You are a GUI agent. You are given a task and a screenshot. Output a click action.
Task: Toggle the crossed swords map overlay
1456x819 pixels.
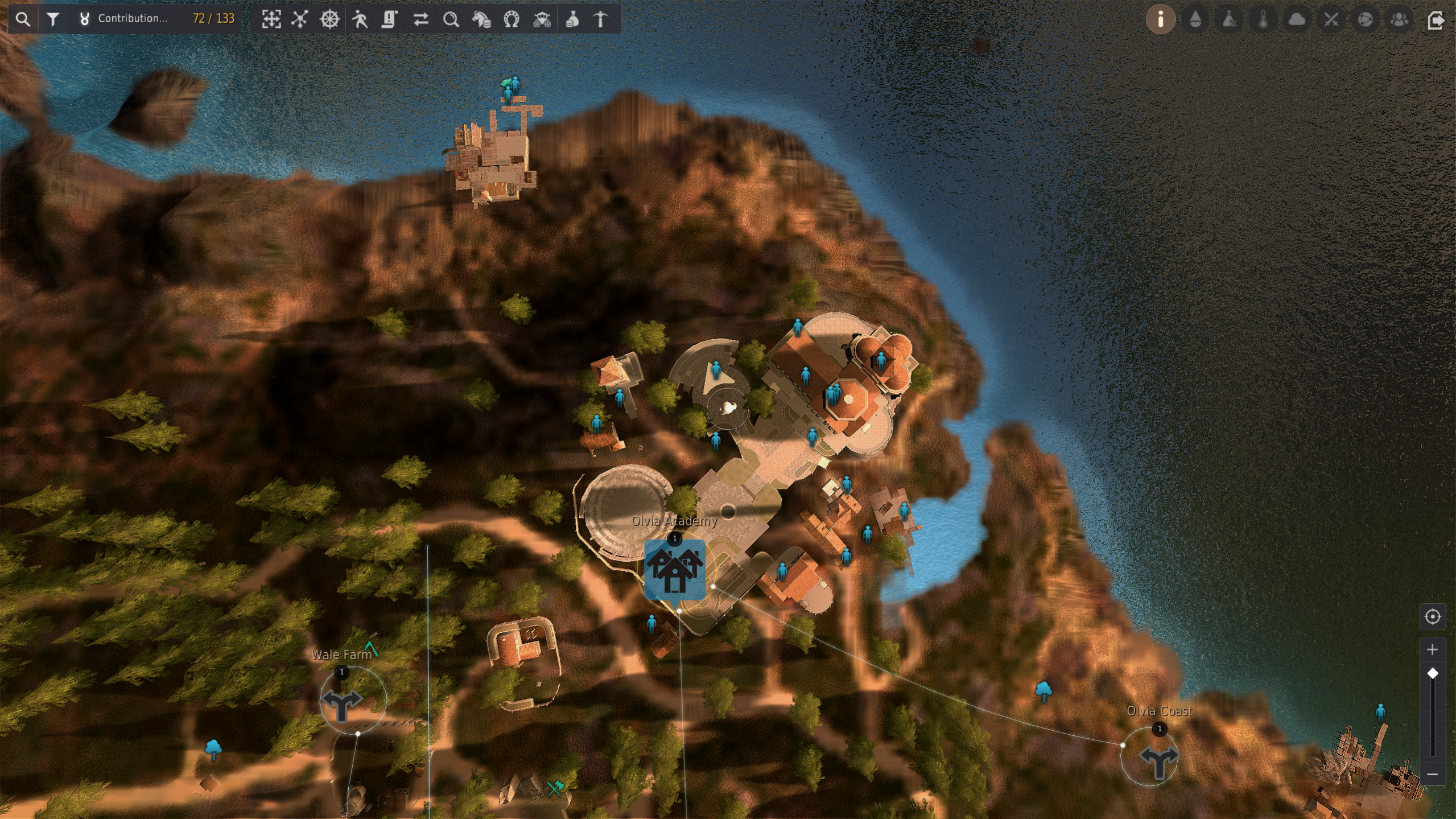point(1331,19)
